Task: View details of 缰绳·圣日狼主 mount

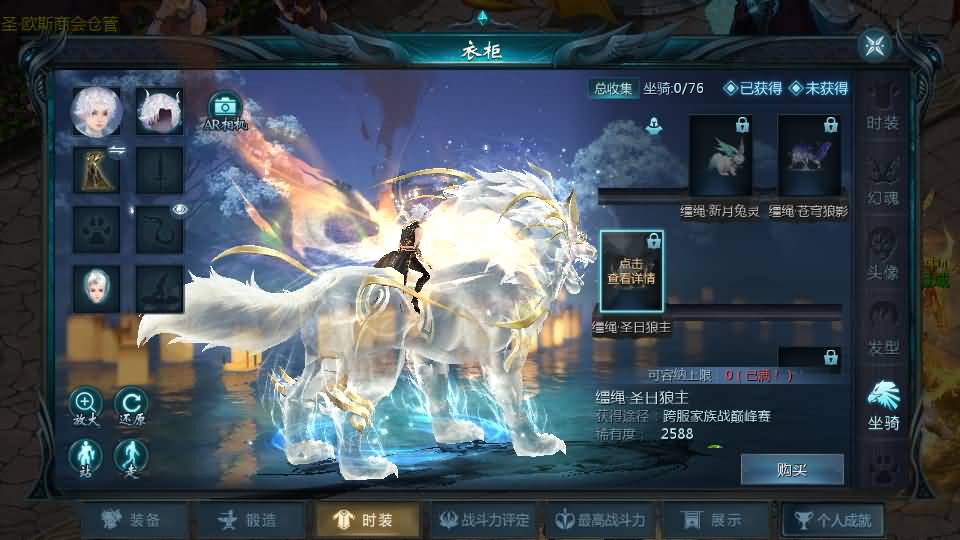Action: [631, 271]
